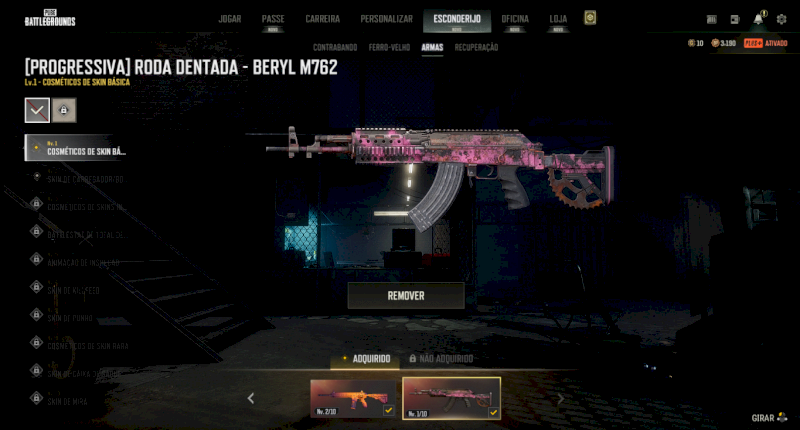This screenshot has width=800, height=430.
Task: Open the settings gear icon
Action: 781,19
